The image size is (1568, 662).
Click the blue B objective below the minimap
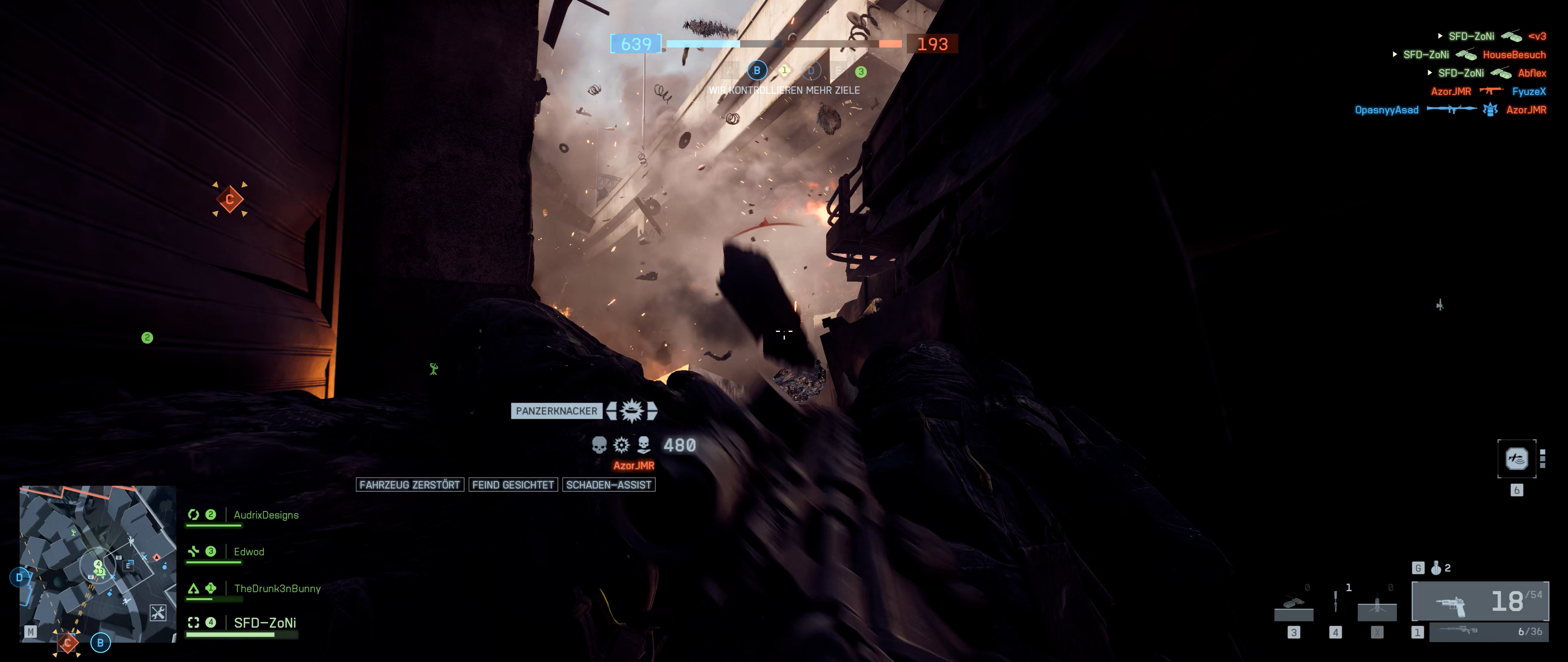coord(100,642)
